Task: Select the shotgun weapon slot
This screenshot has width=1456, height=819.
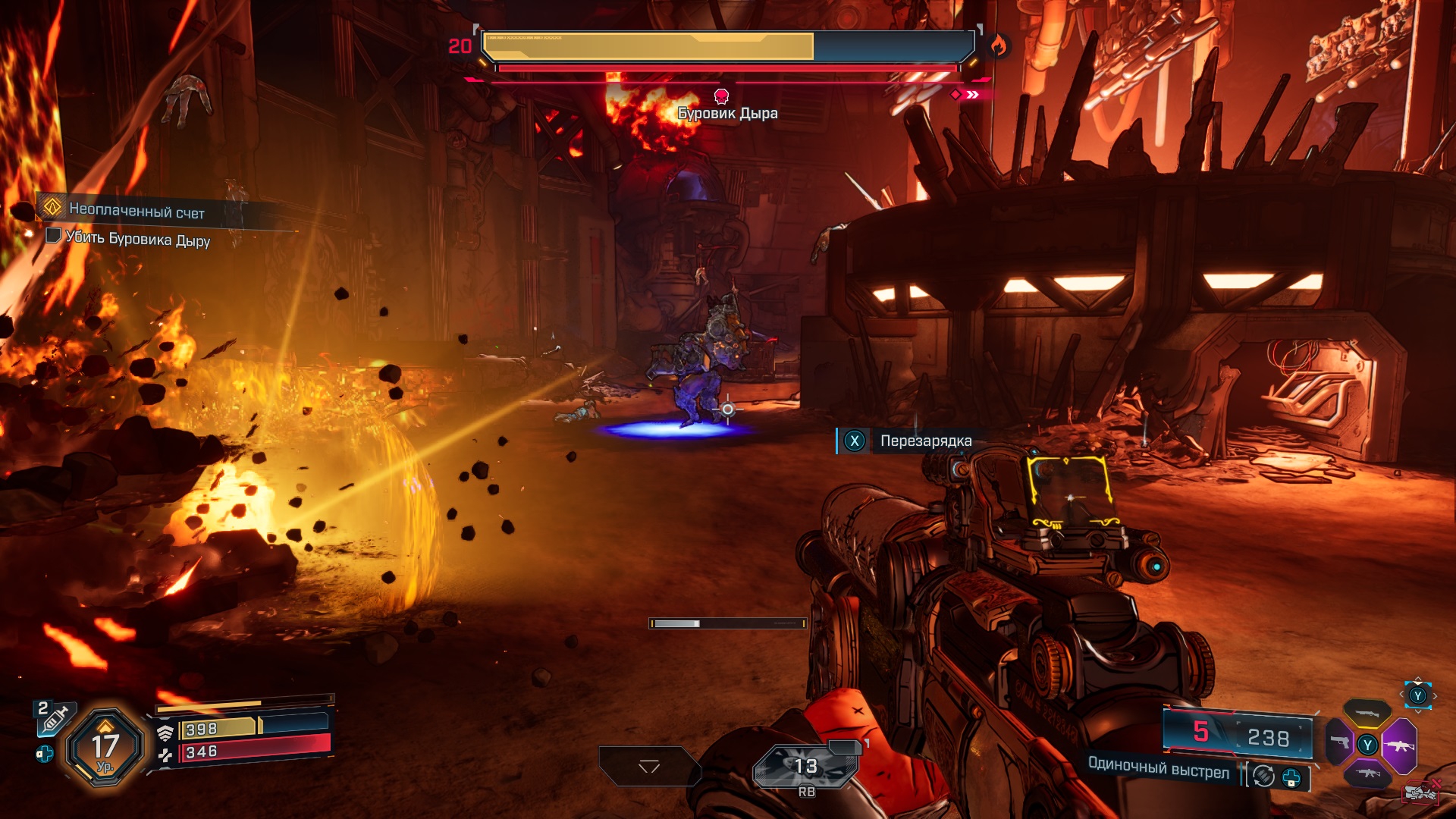Action: tap(1367, 713)
